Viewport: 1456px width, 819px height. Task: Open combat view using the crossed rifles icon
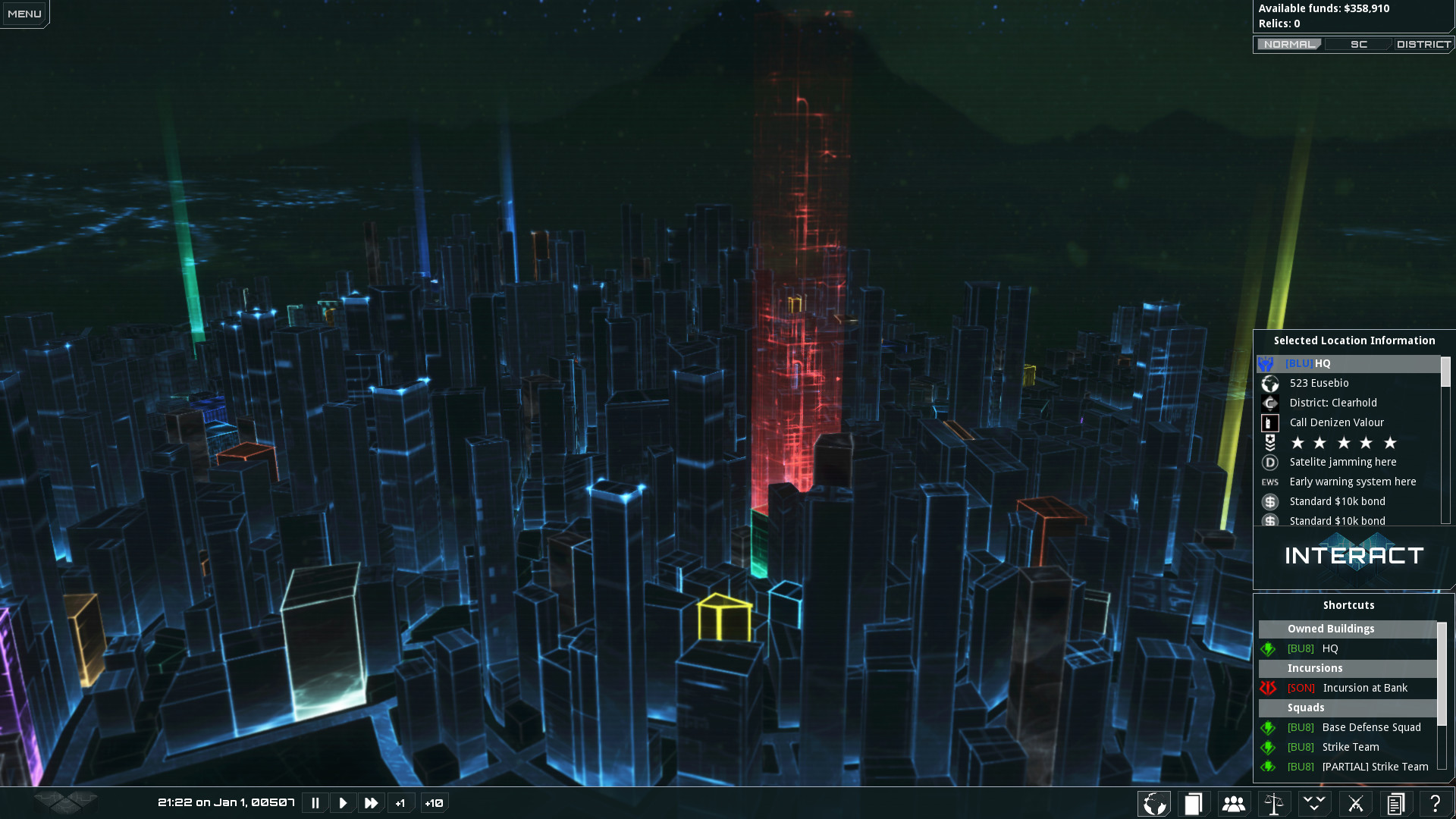1355,802
